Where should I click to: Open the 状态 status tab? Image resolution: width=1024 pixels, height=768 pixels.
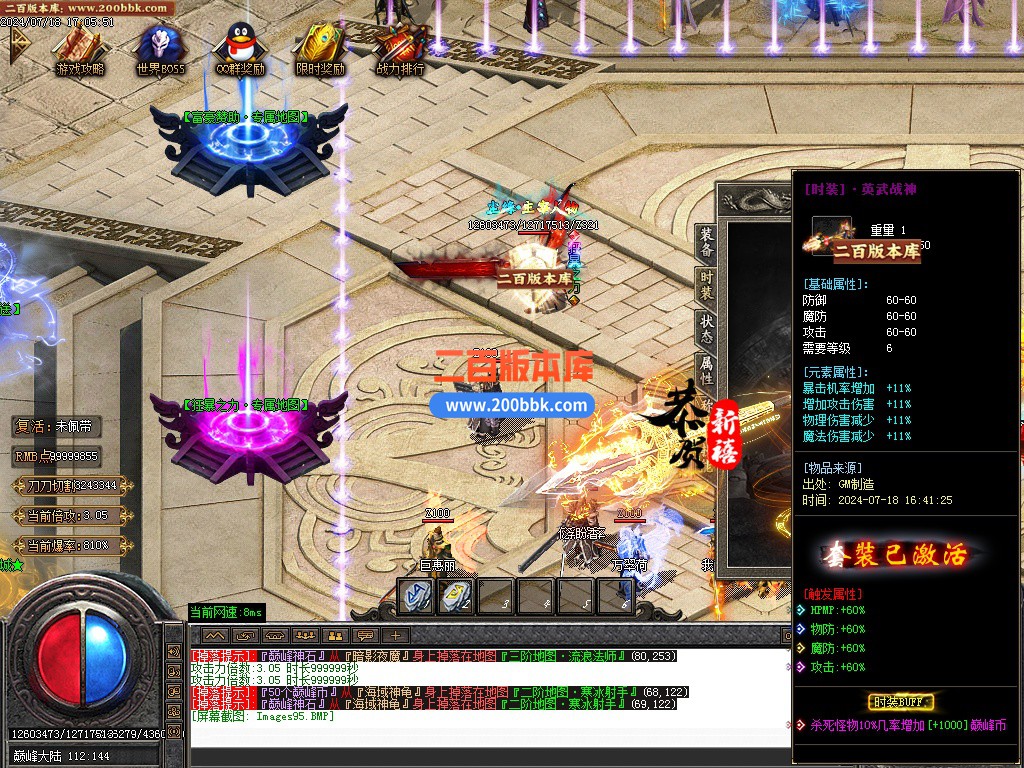(x=706, y=329)
